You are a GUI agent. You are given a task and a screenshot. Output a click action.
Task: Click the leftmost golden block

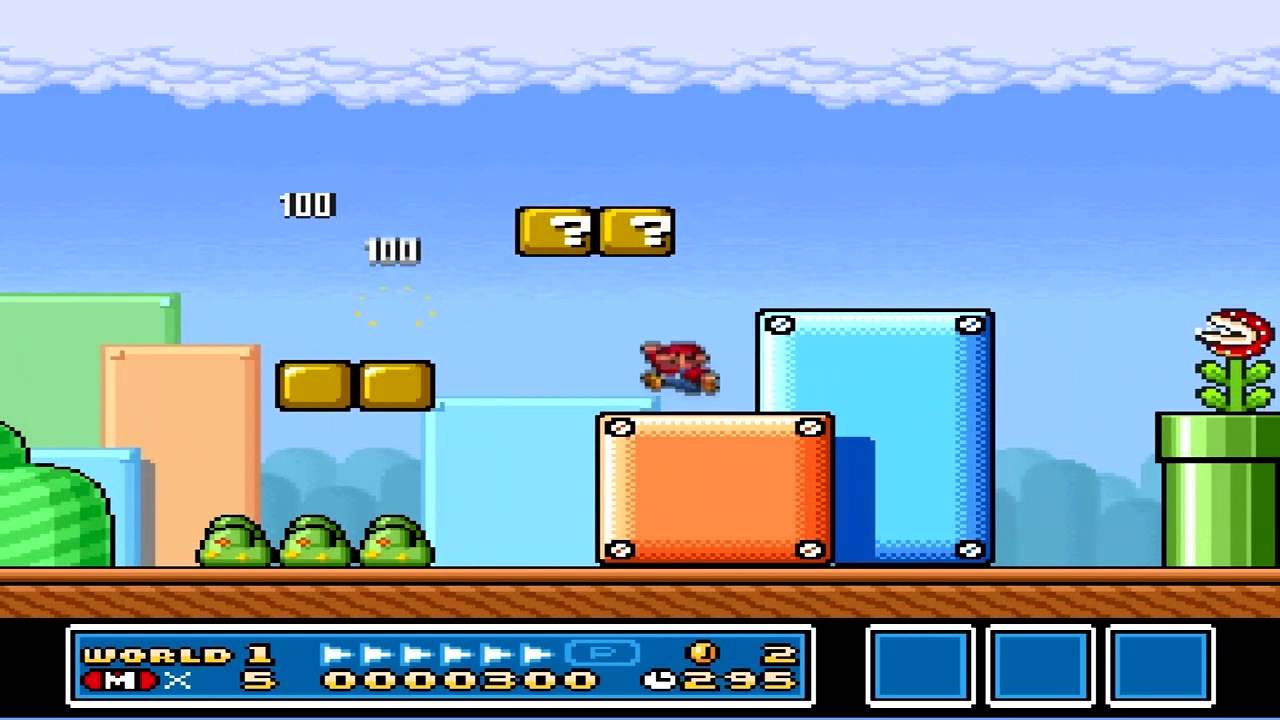(315, 388)
